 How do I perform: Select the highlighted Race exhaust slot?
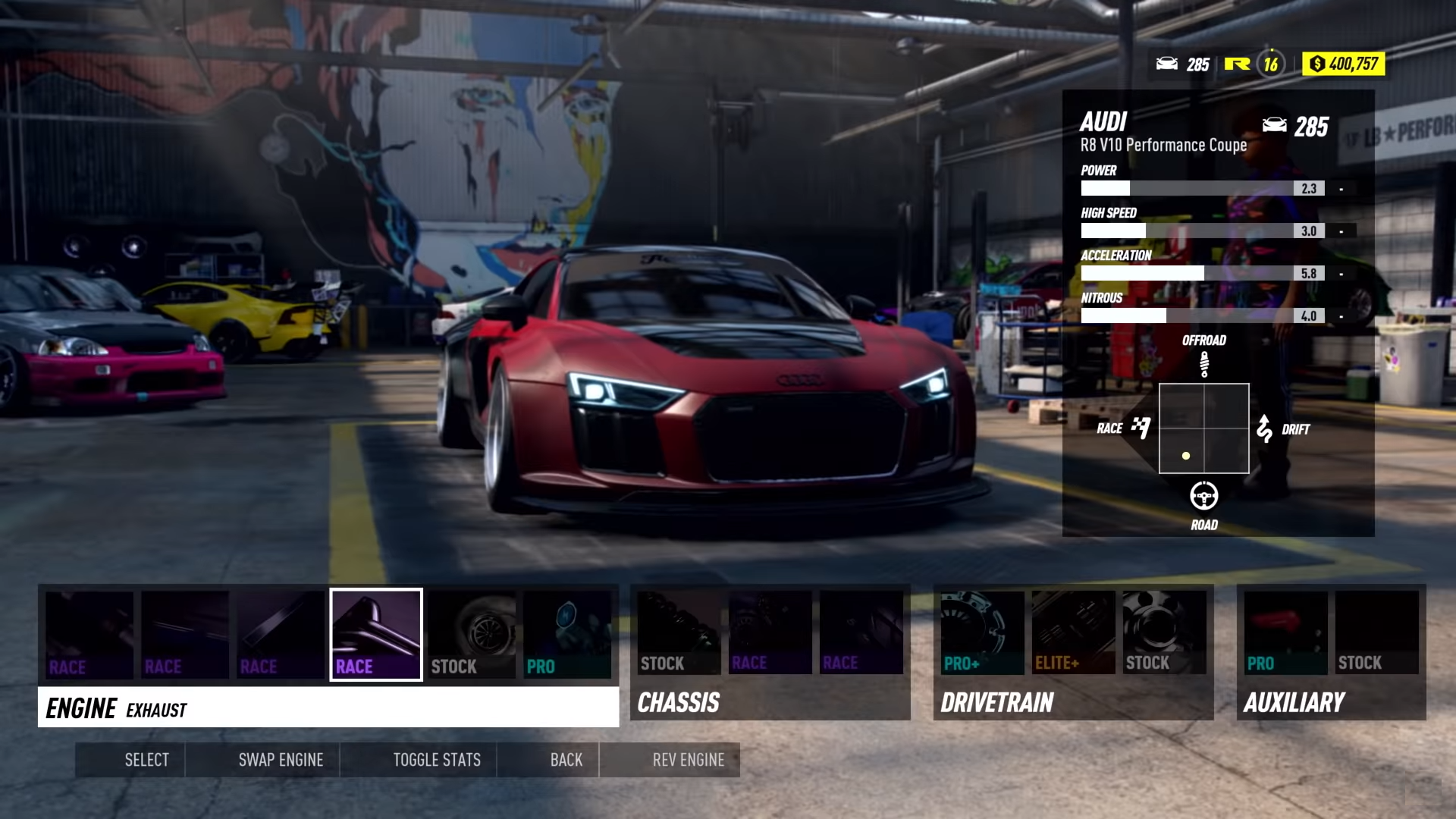coord(376,635)
